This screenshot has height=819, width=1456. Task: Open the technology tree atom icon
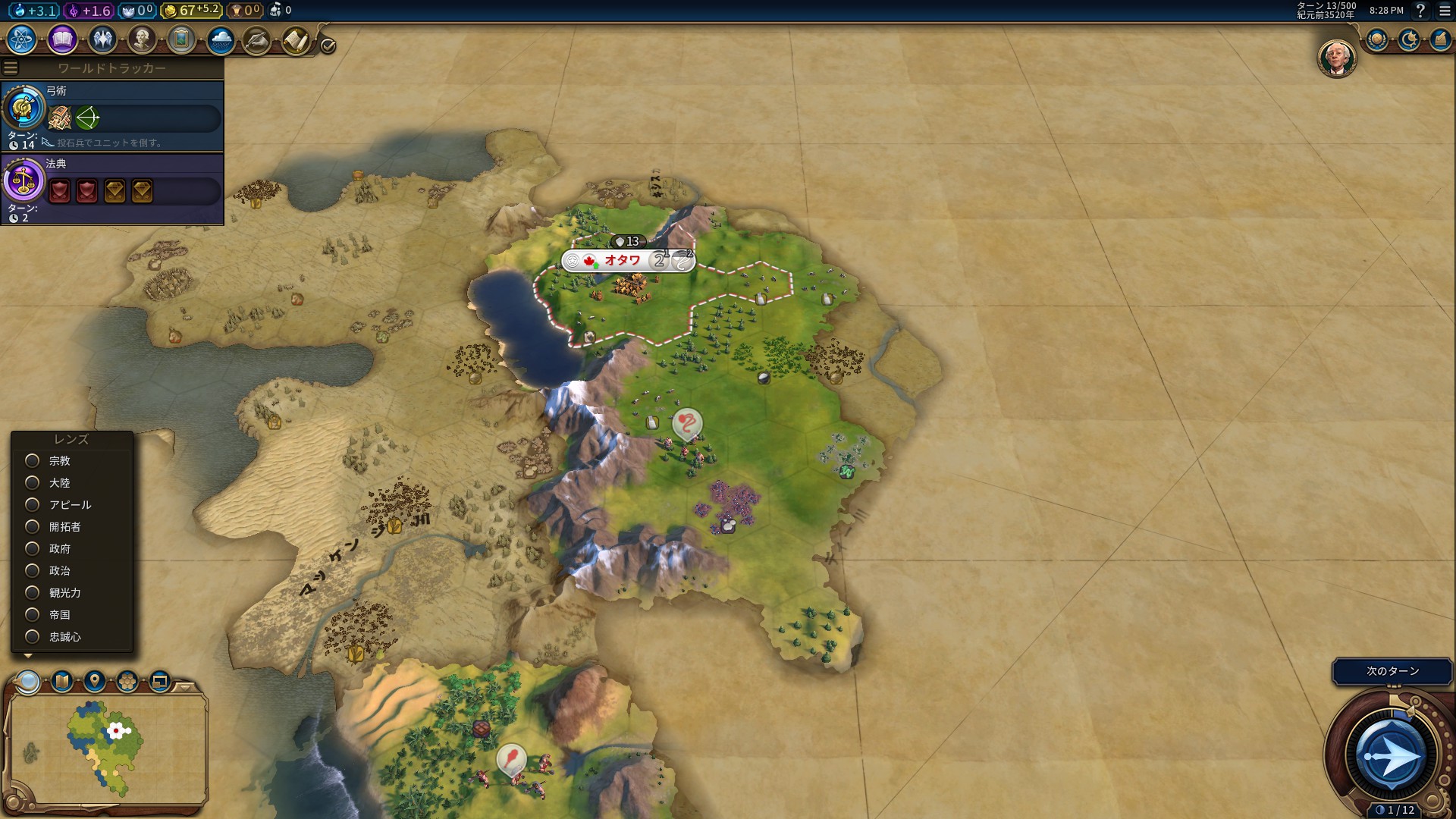tap(22, 39)
